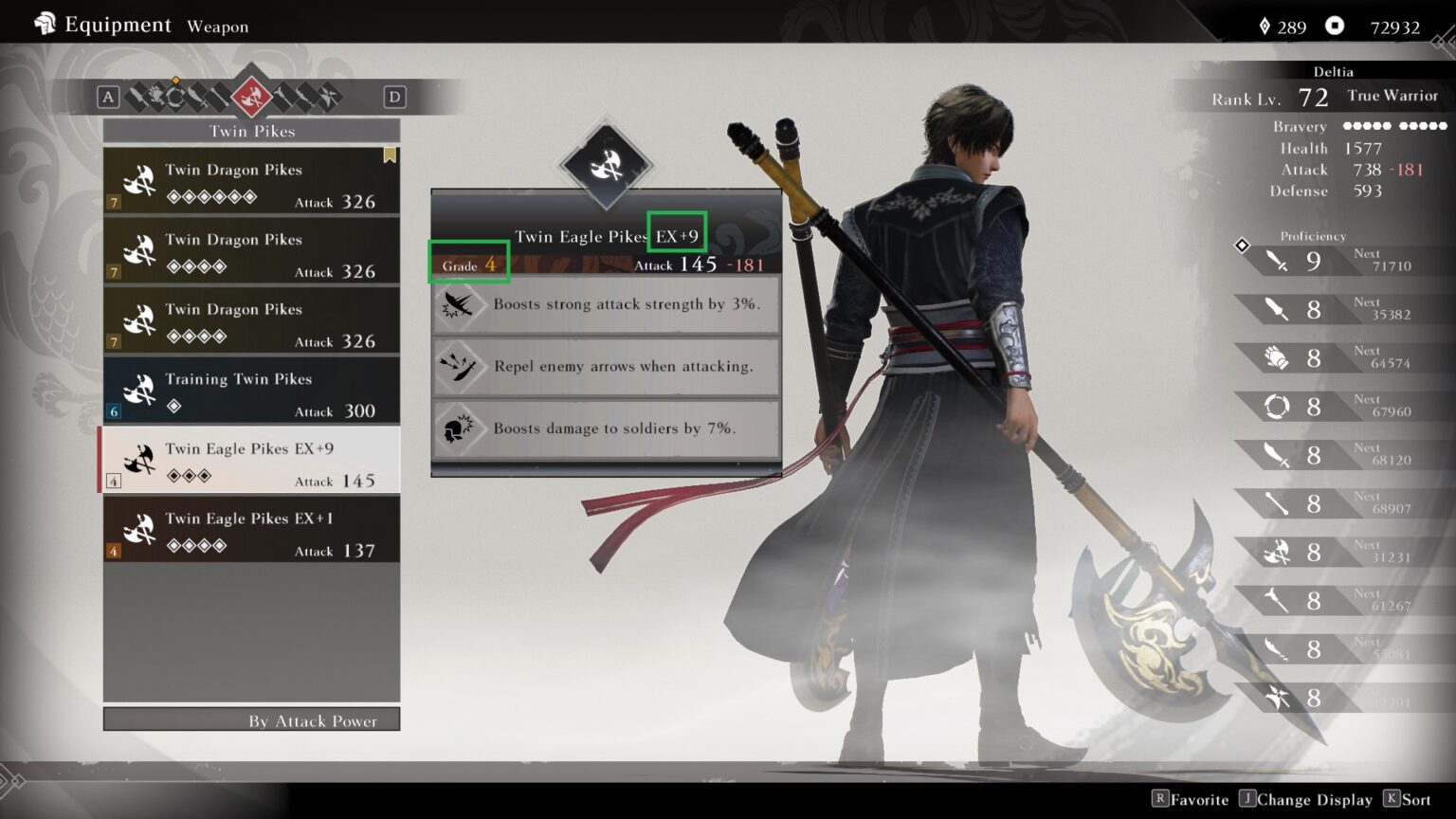Click the Bravery dots indicator
The width and height of the screenshot is (1456, 819).
[1394, 125]
